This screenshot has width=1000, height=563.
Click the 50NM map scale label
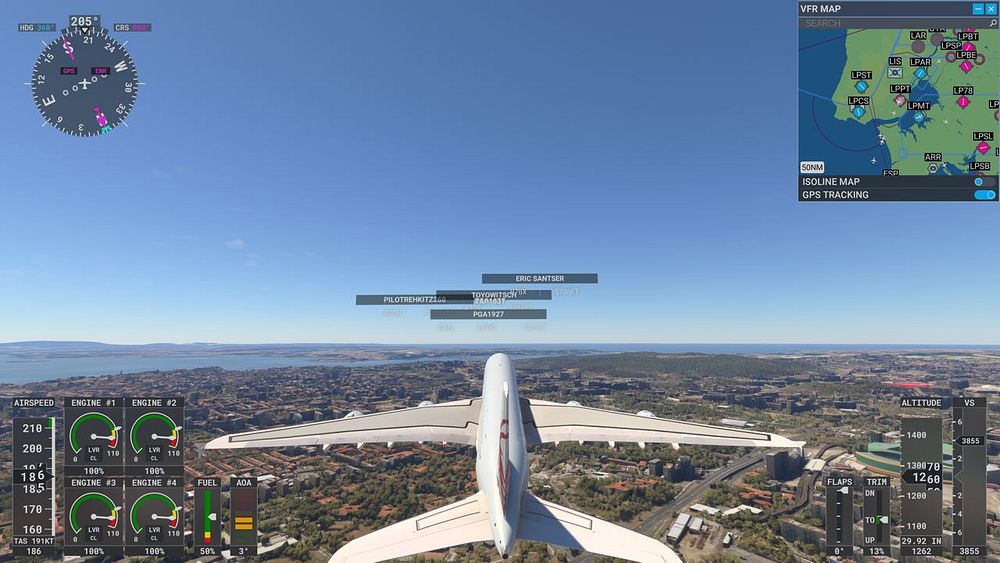click(x=812, y=167)
